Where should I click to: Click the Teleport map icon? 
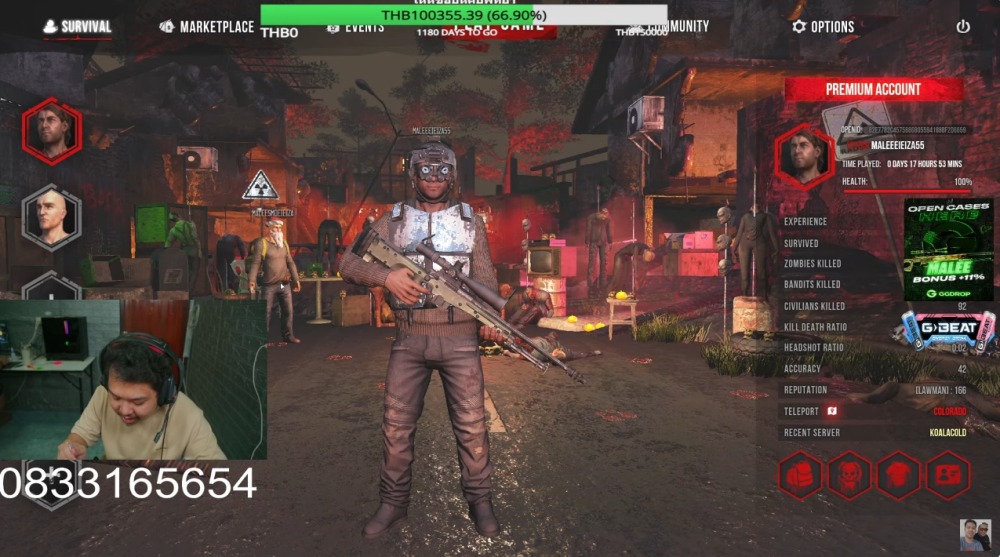coord(831,411)
